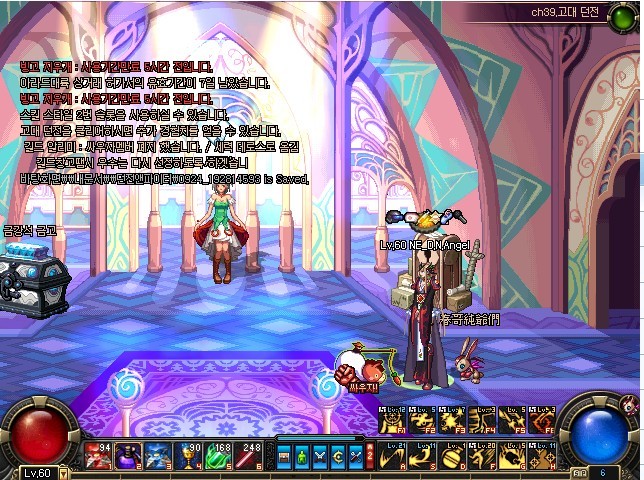Activate the bomb skill on key D

pos(452,455)
